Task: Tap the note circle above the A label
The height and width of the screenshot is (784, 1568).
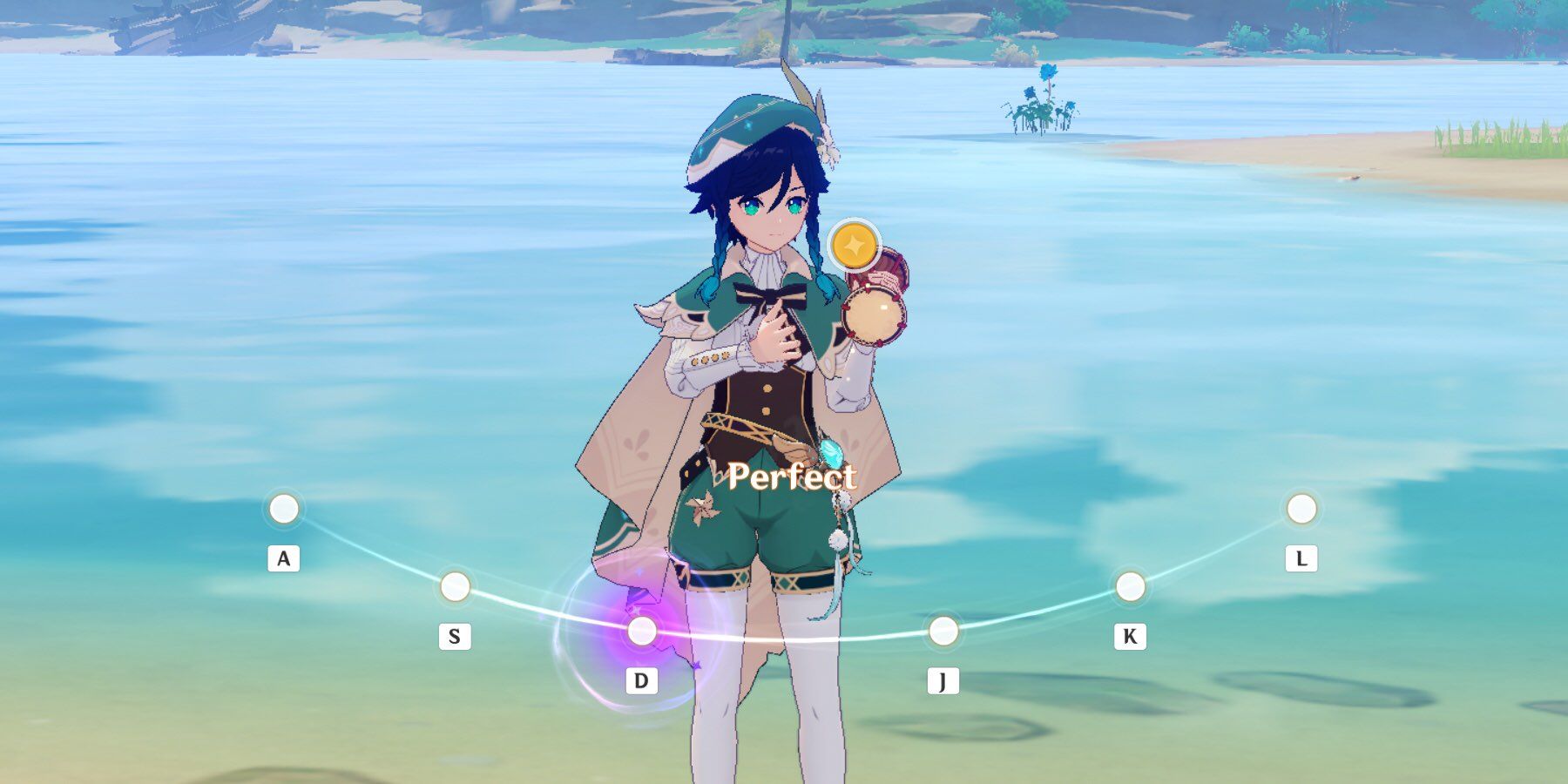Action: click(x=283, y=509)
